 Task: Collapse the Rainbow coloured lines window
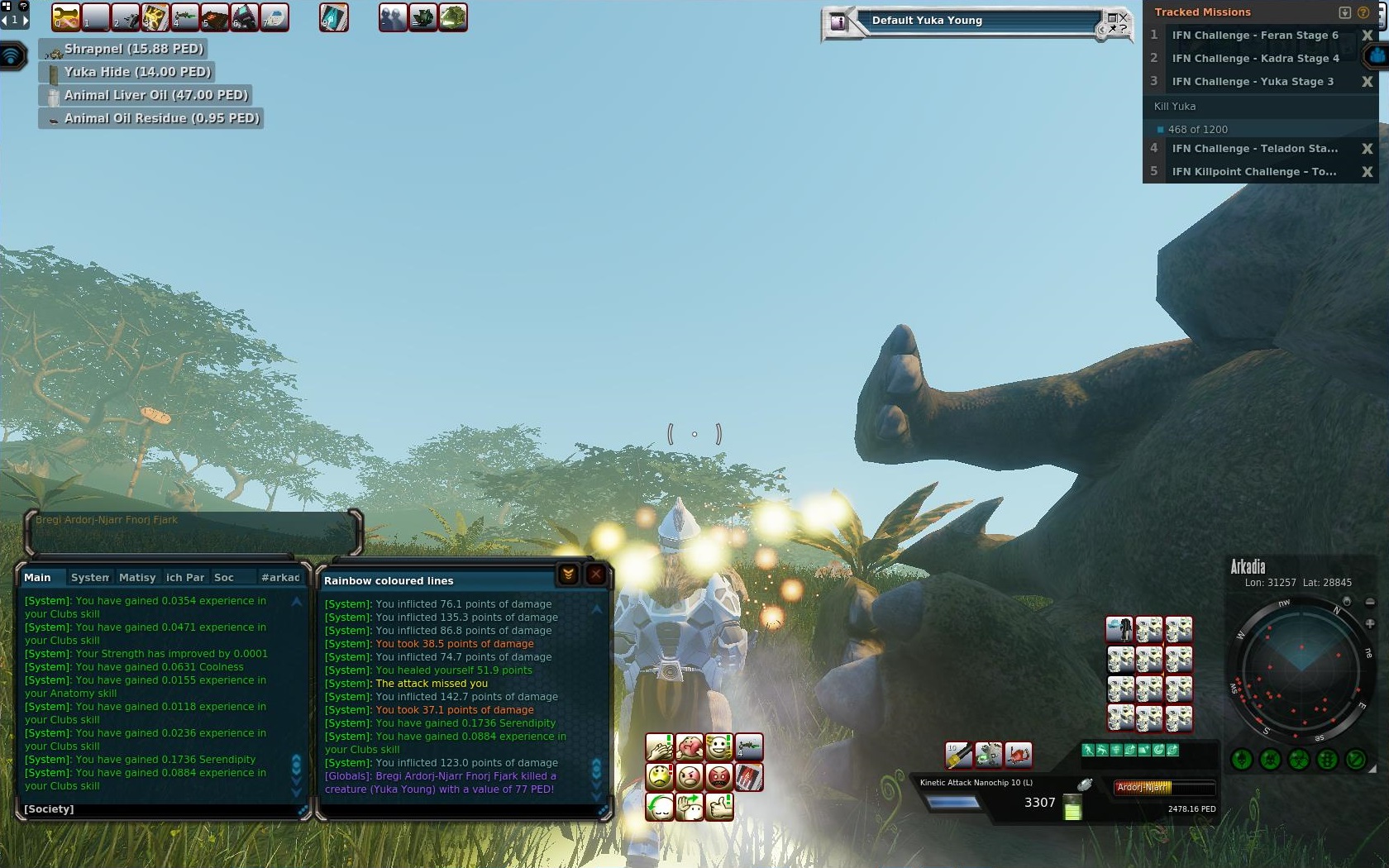(x=568, y=575)
